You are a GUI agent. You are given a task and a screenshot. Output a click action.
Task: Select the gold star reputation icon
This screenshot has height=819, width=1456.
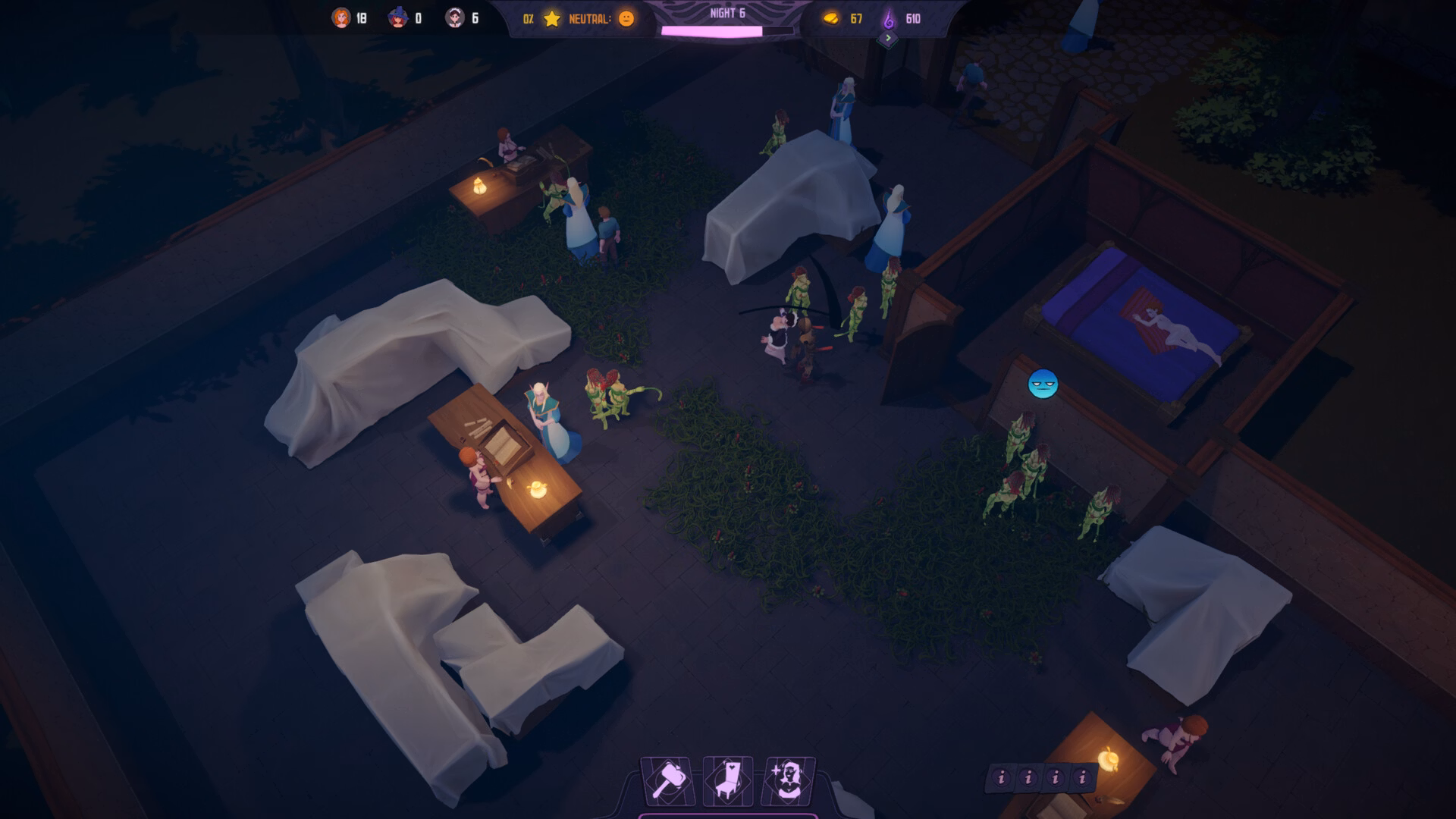[x=552, y=18]
